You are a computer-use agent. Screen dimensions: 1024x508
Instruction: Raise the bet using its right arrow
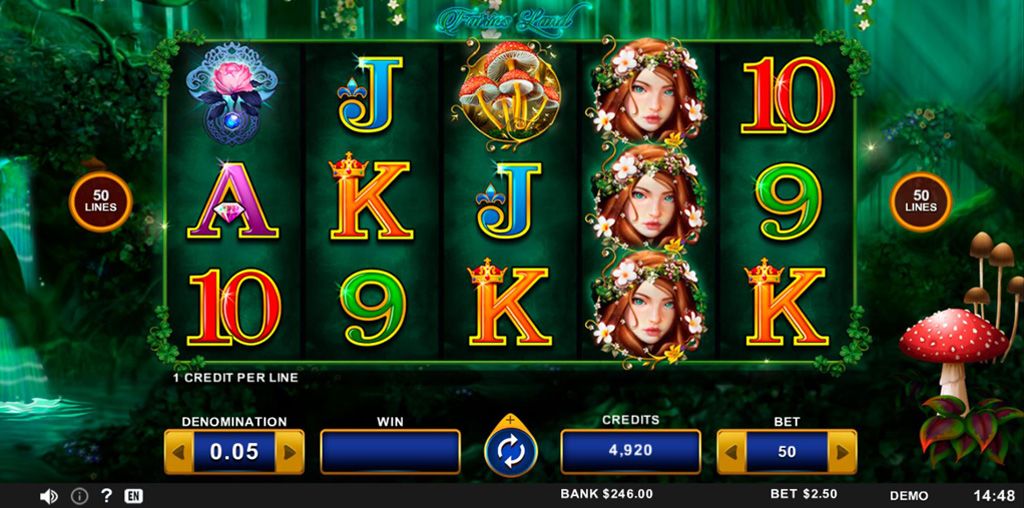click(843, 452)
